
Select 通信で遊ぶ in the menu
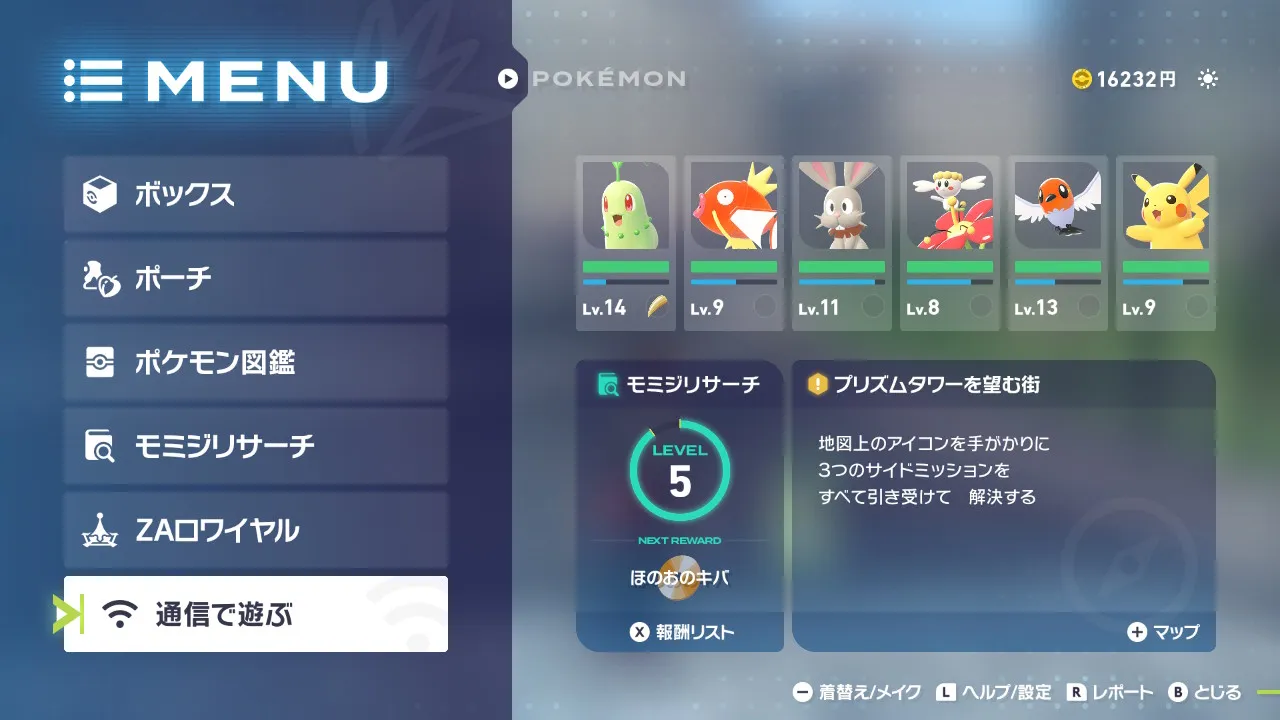point(256,614)
